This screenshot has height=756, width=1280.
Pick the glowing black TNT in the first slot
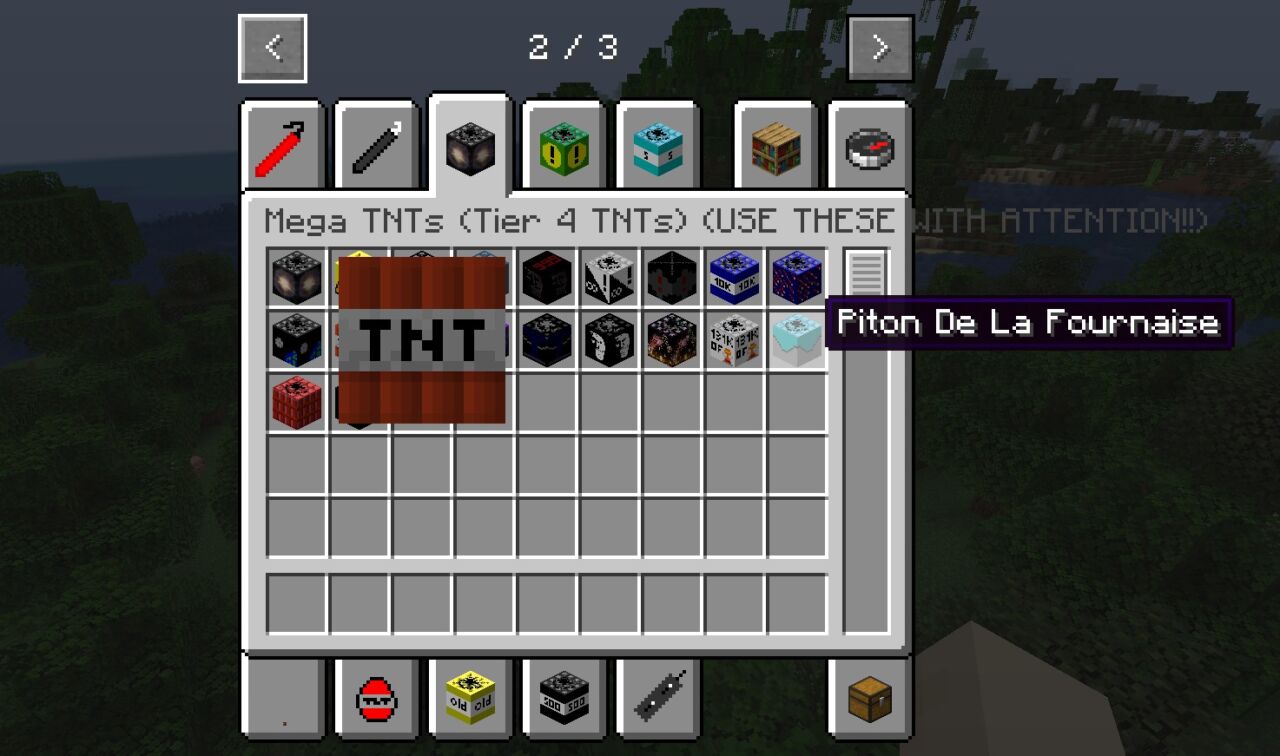297,277
